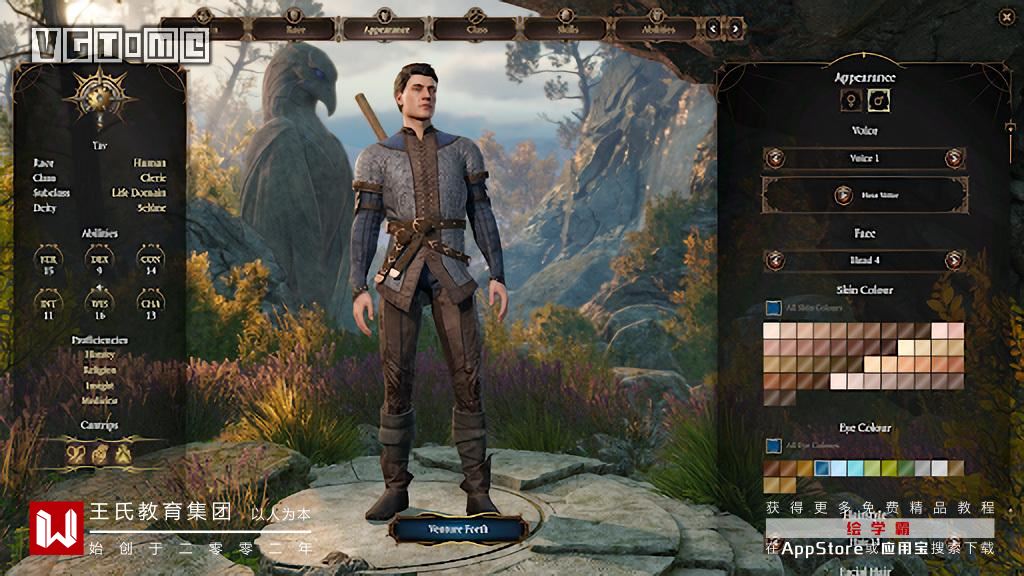Click Venture Forth to confirm the character
1024x576 pixels.
tap(458, 528)
